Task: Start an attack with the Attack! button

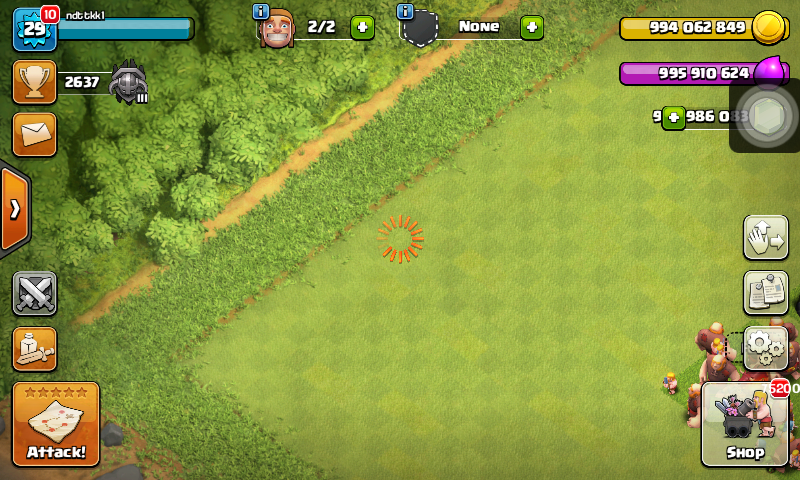Action: 56,424
